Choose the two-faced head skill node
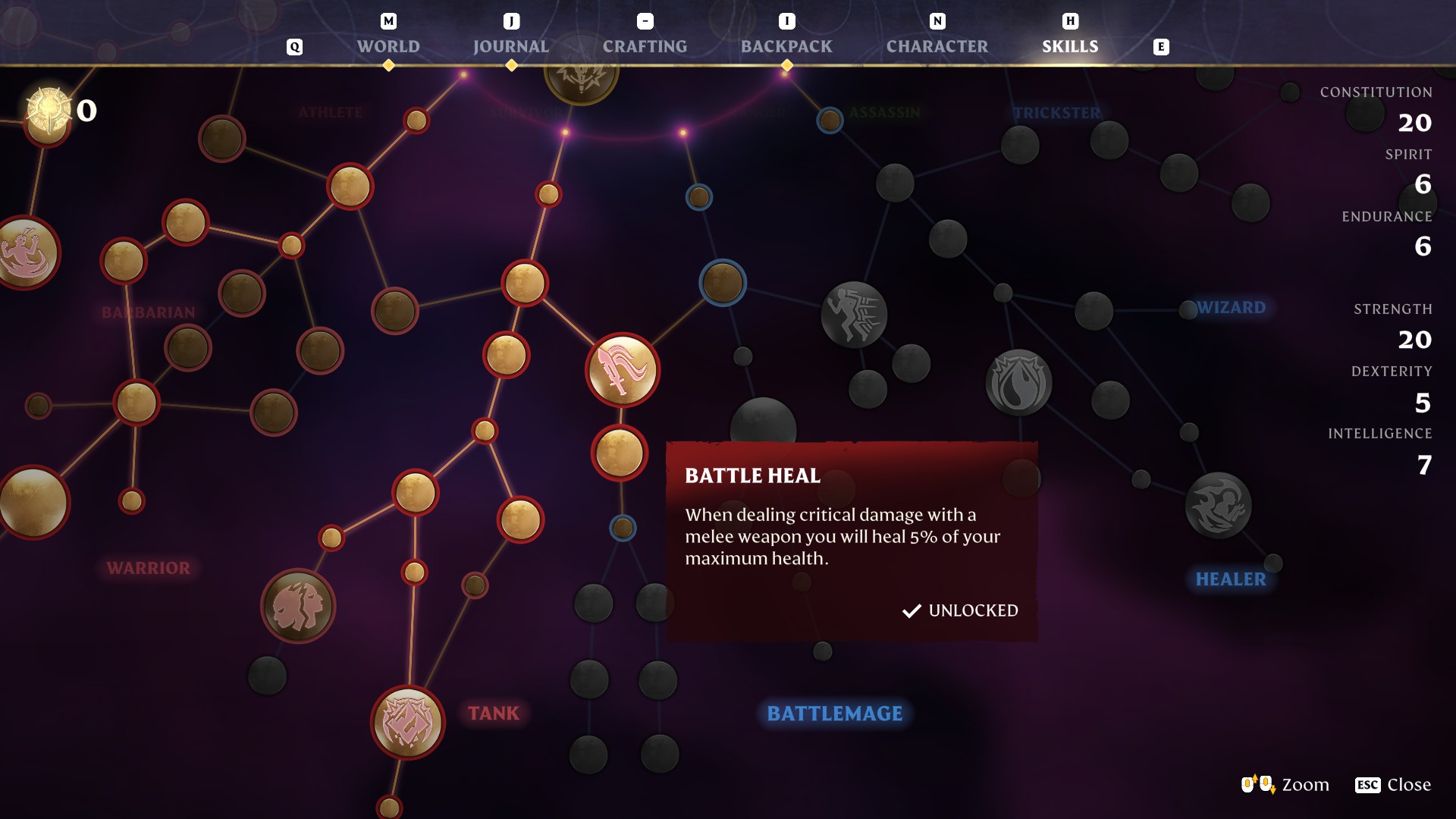1456x819 pixels. [298, 606]
